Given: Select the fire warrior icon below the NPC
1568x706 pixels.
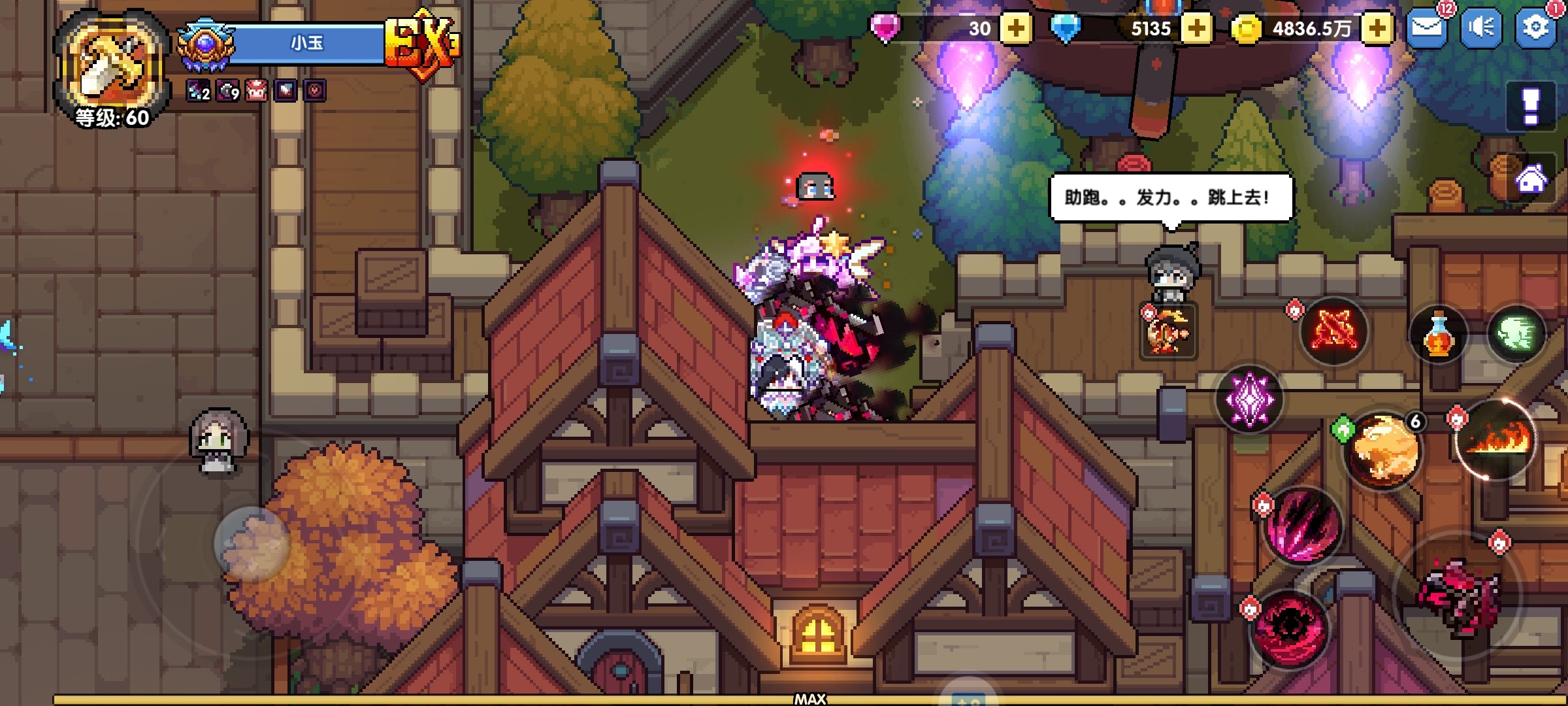Looking at the screenshot, I should 1168,332.
